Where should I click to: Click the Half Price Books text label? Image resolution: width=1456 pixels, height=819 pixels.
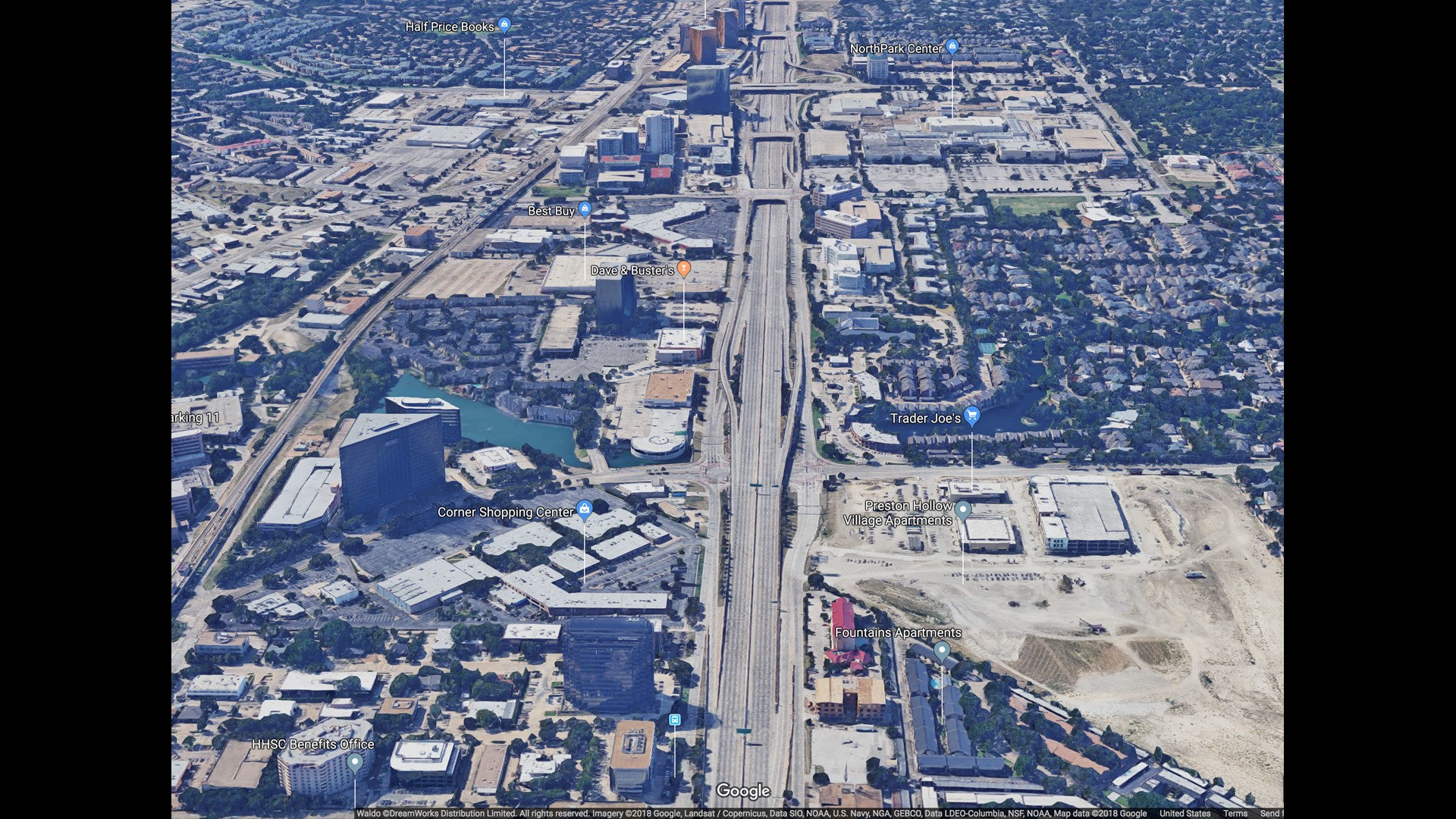point(450,26)
